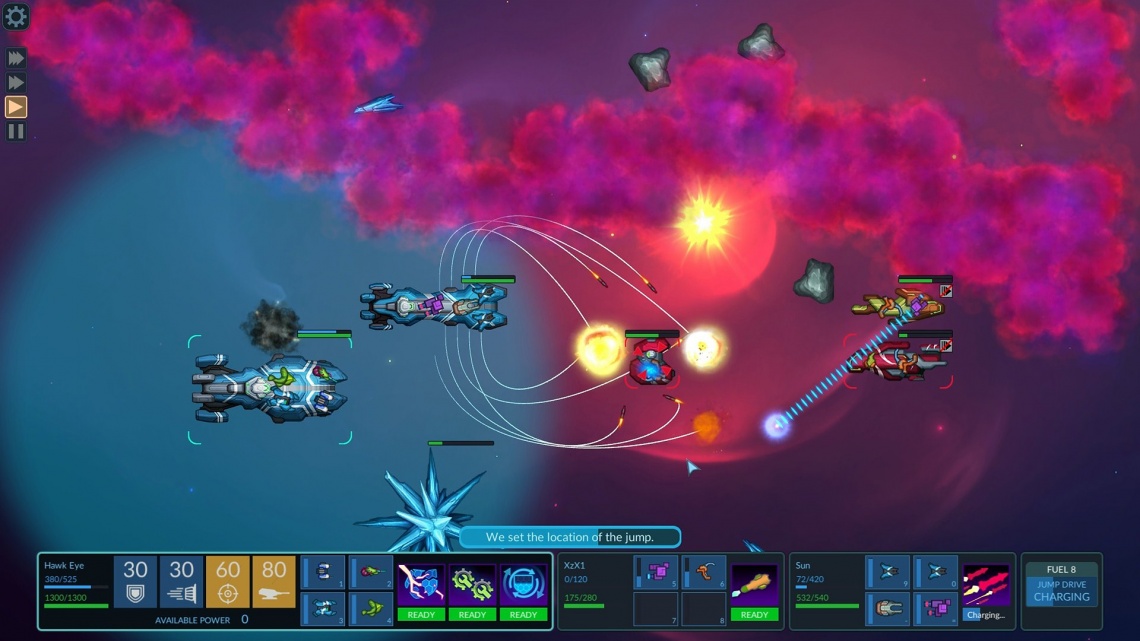
Task: Click the Jump Drive charging button
Action: point(1061,590)
